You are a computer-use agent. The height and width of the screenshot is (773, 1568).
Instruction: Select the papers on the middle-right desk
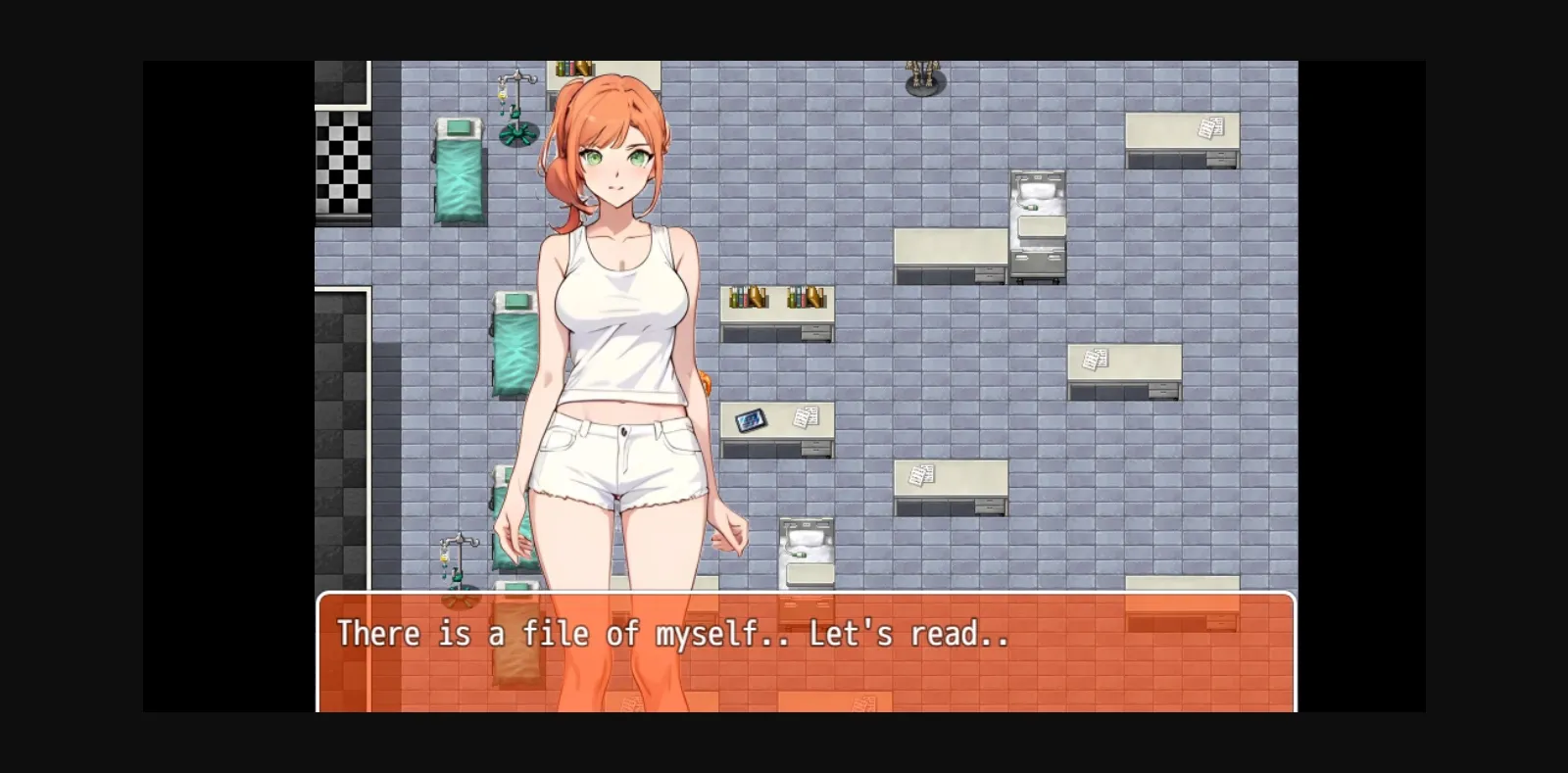pos(1095,358)
